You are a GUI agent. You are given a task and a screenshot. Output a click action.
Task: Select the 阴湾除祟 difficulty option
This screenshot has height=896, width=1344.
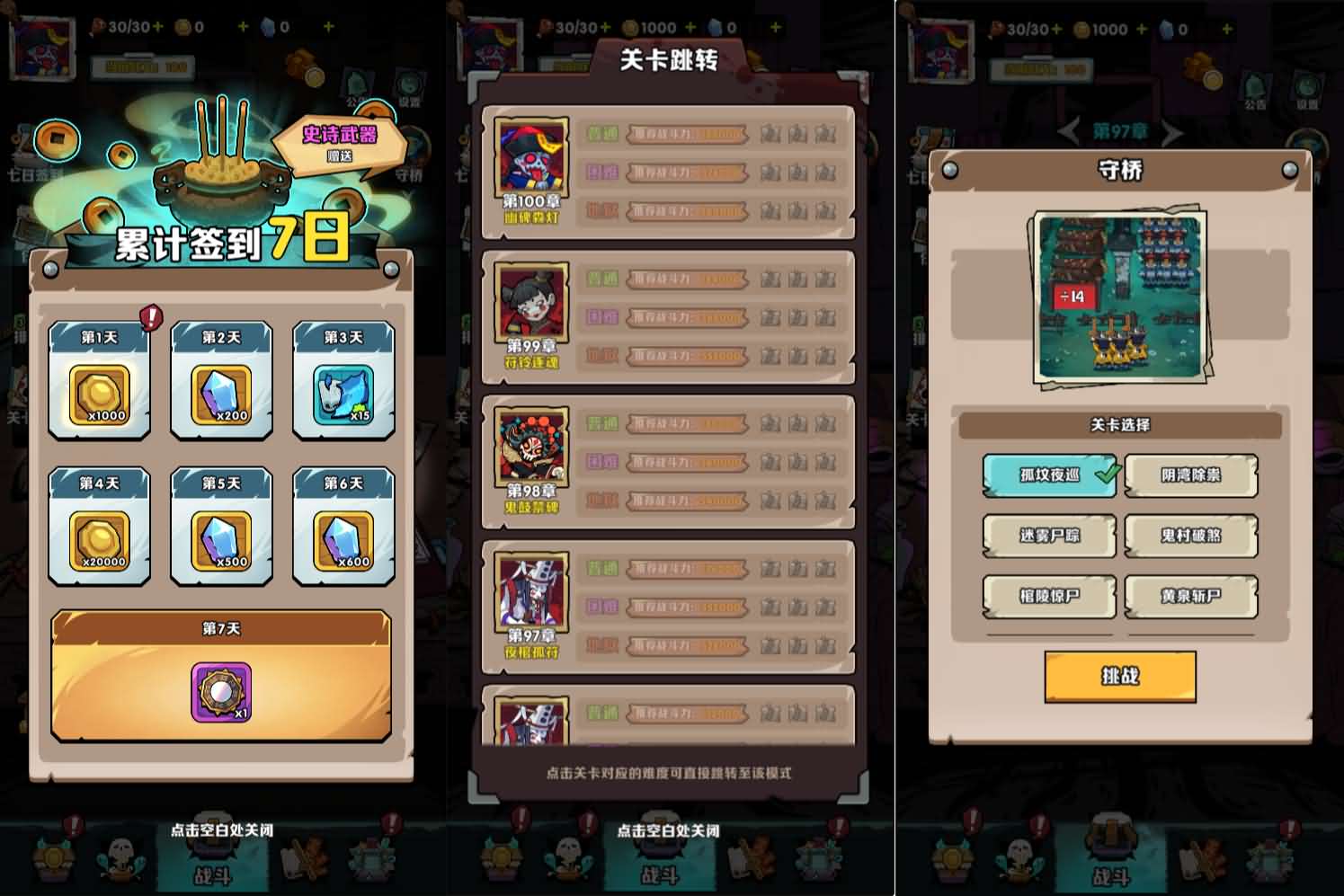pos(1190,476)
